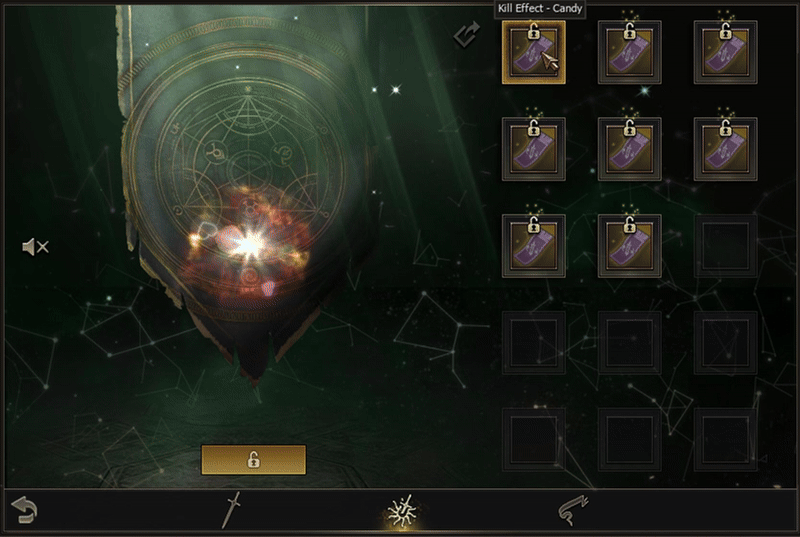Screen dimensions: 800x537
Task: Toggle the muted speaker sound icon
Action: [35, 247]
